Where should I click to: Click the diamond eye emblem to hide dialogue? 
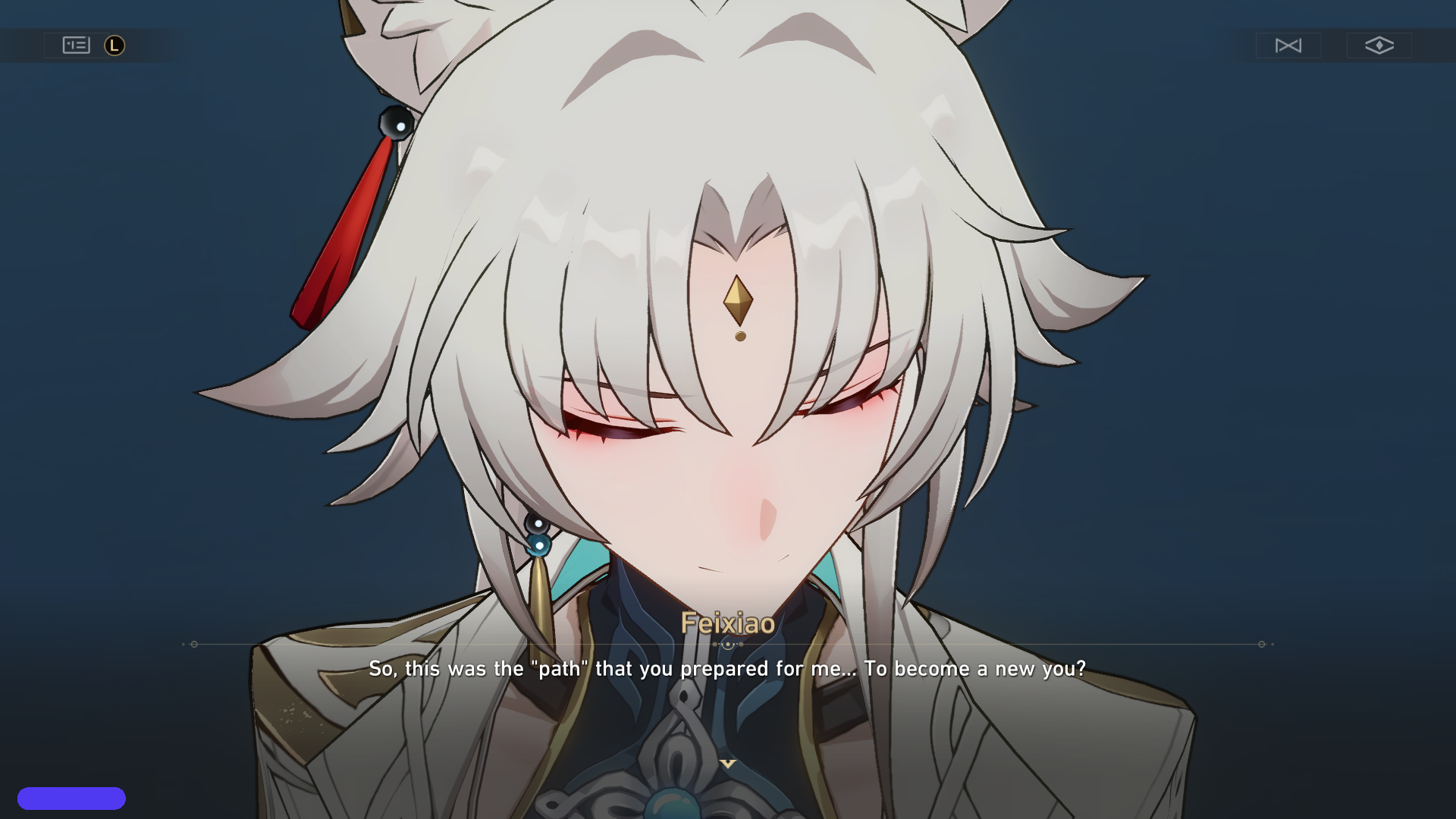click(1379, 45)
